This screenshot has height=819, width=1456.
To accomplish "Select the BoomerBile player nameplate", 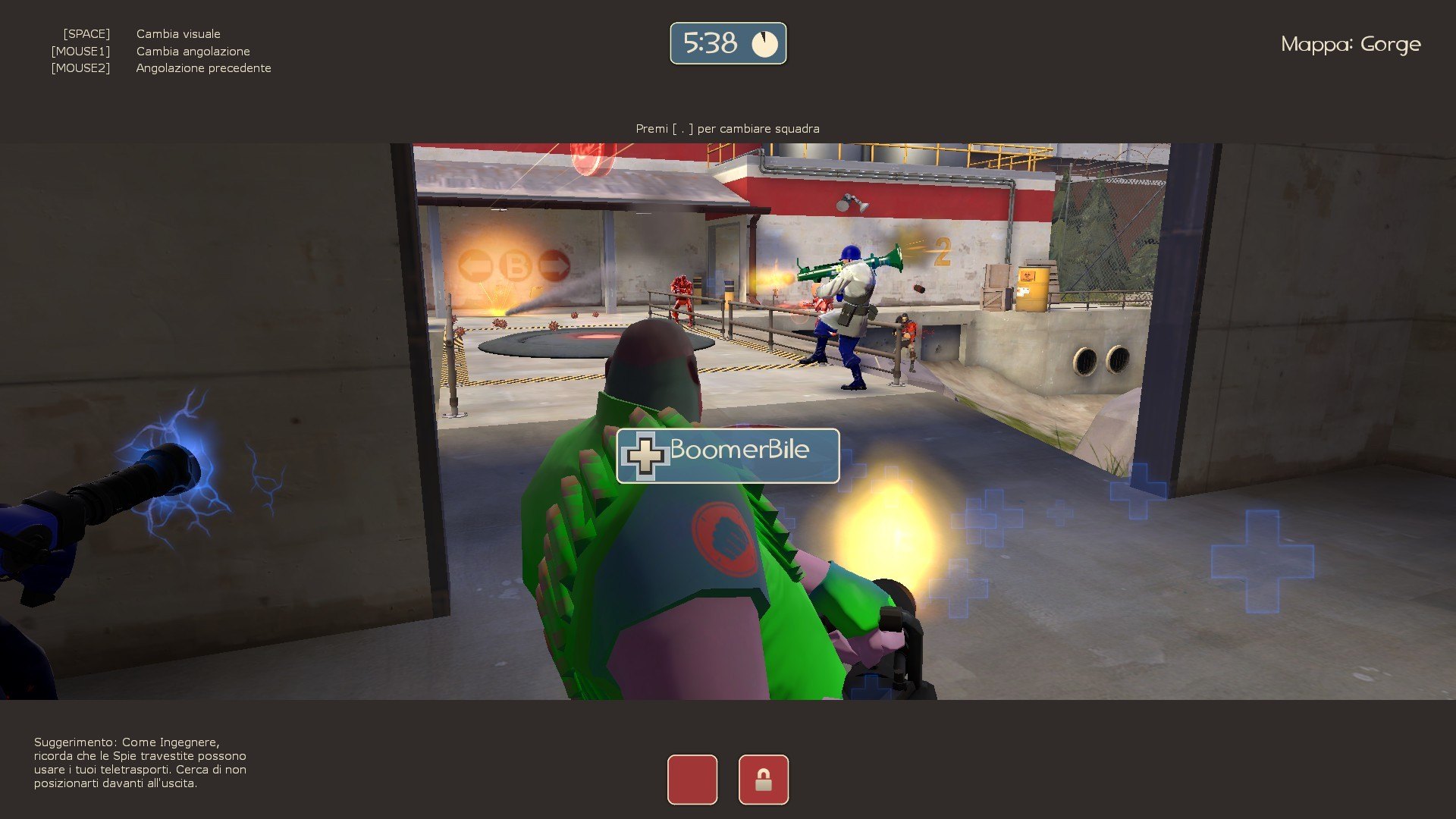I will pos(728,456).
